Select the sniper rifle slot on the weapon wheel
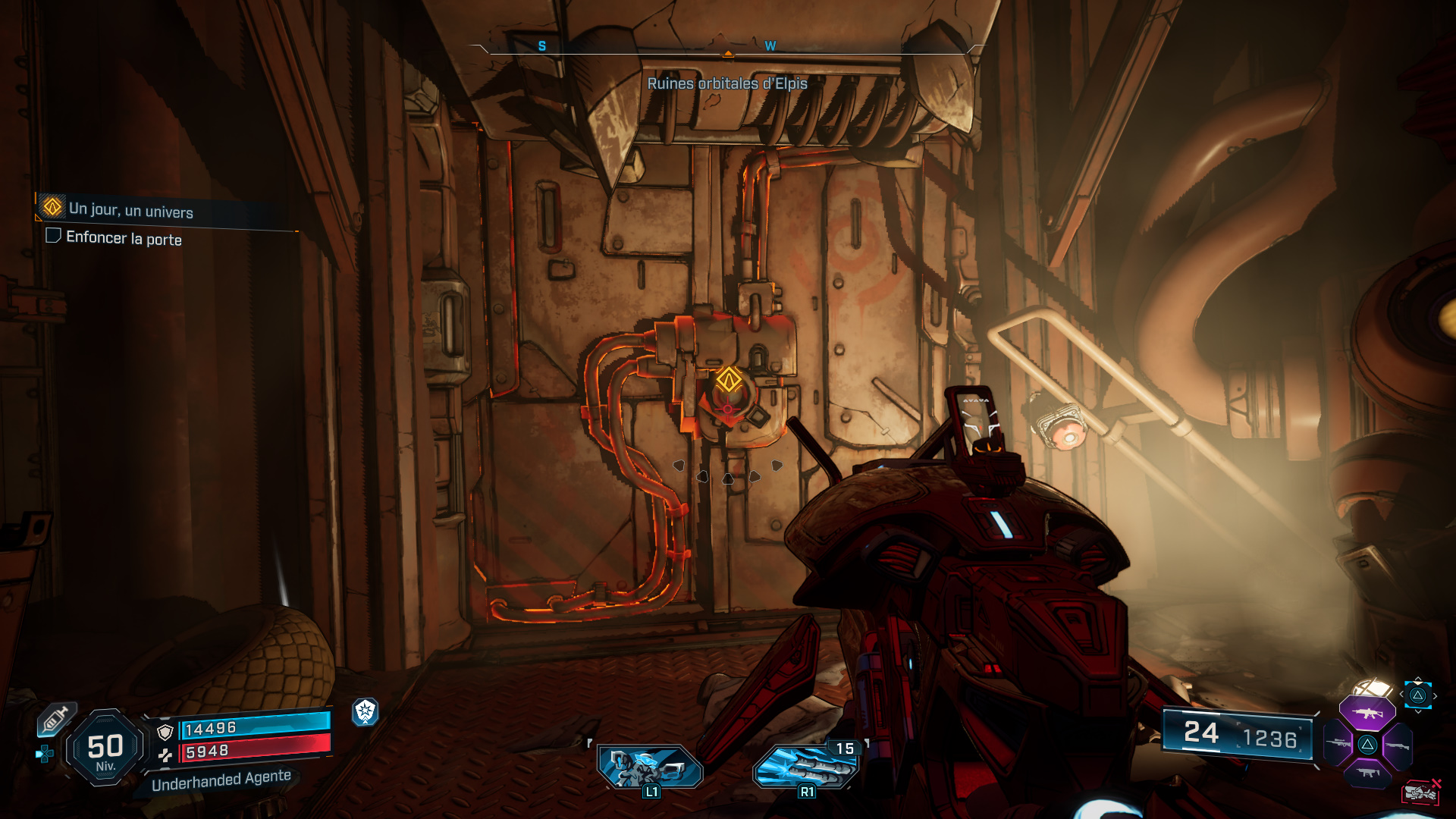The width and height of the screenshot is (1456, 819). coord(1338,744)
